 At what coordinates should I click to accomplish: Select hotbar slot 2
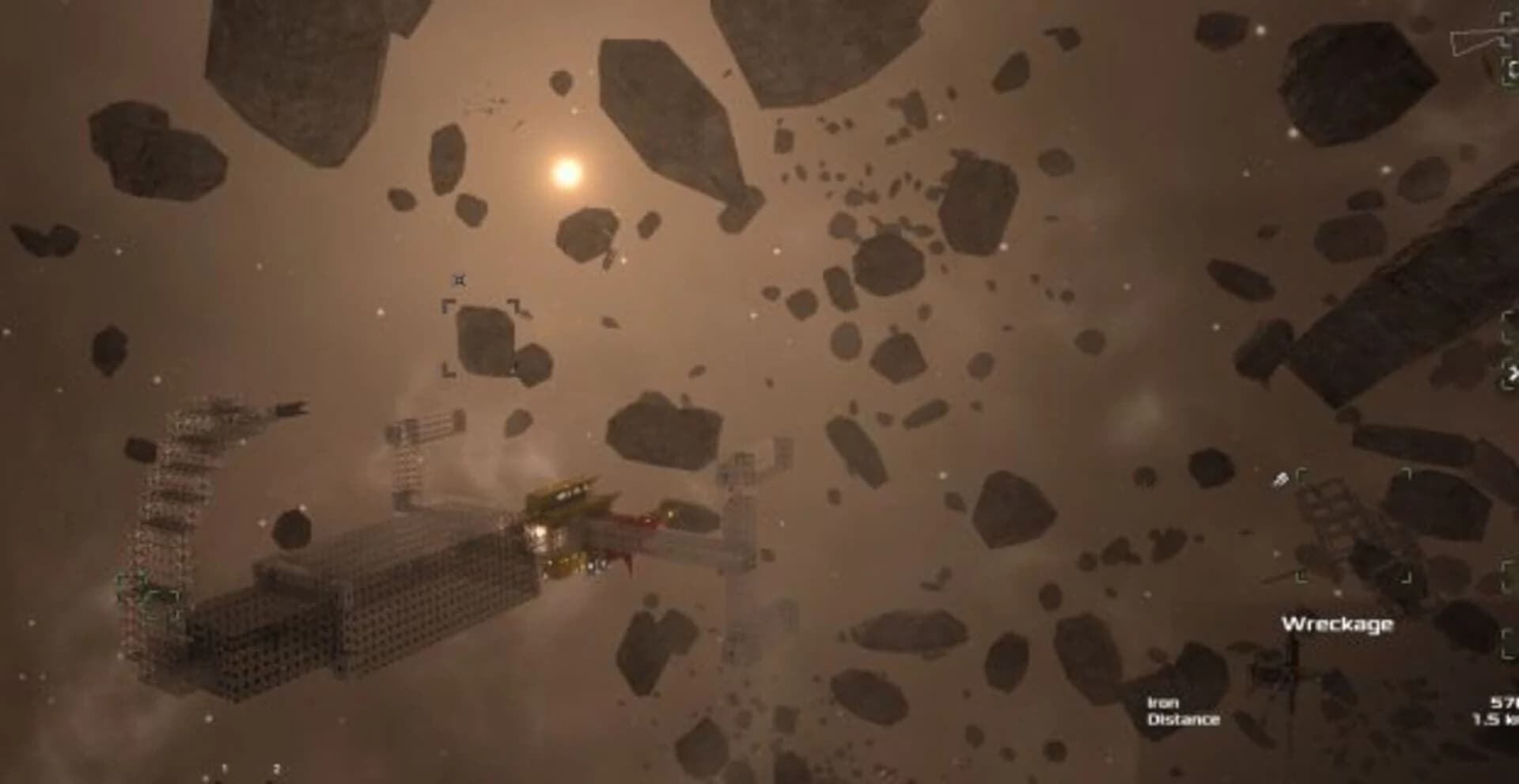(276, 767)
